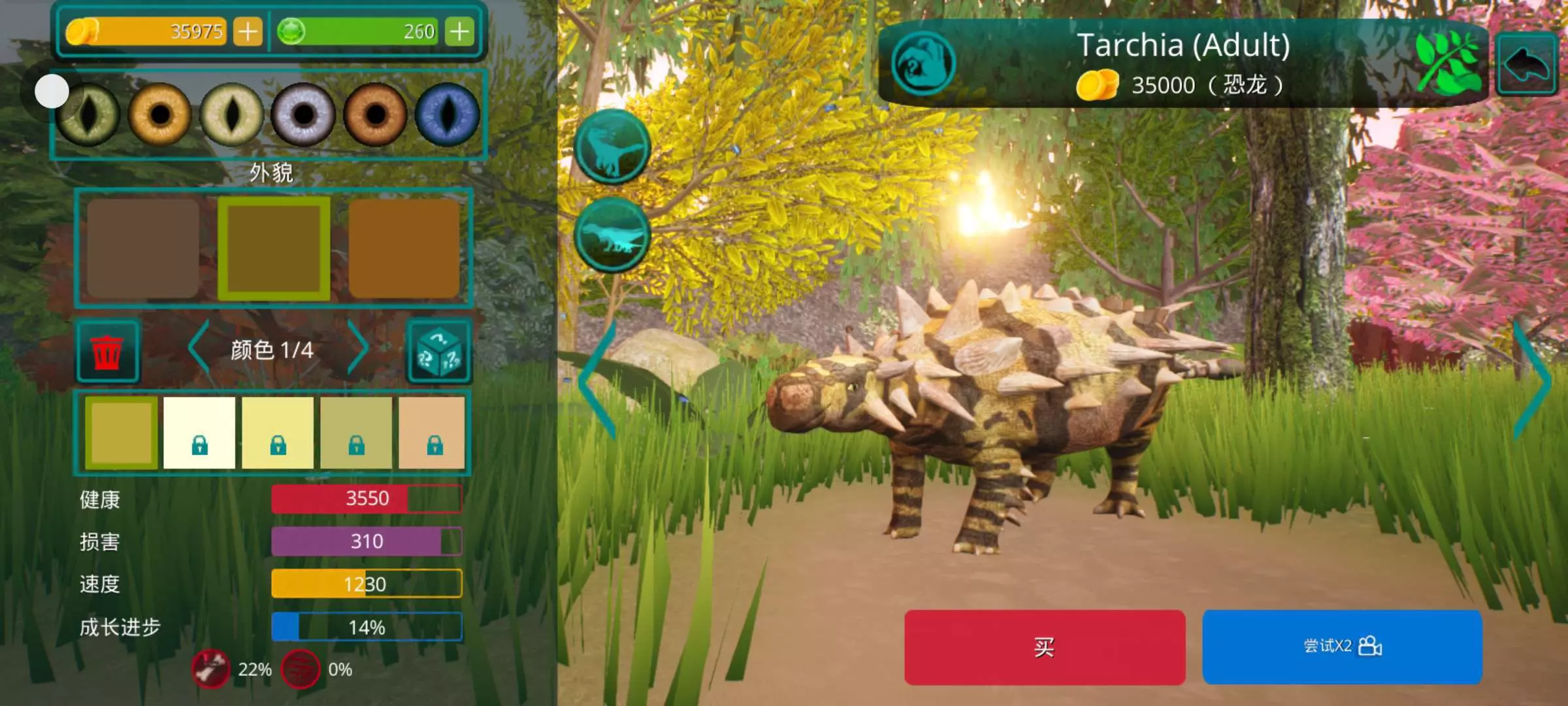Show next dinosaur with right arrow

tap(1531, 380)
